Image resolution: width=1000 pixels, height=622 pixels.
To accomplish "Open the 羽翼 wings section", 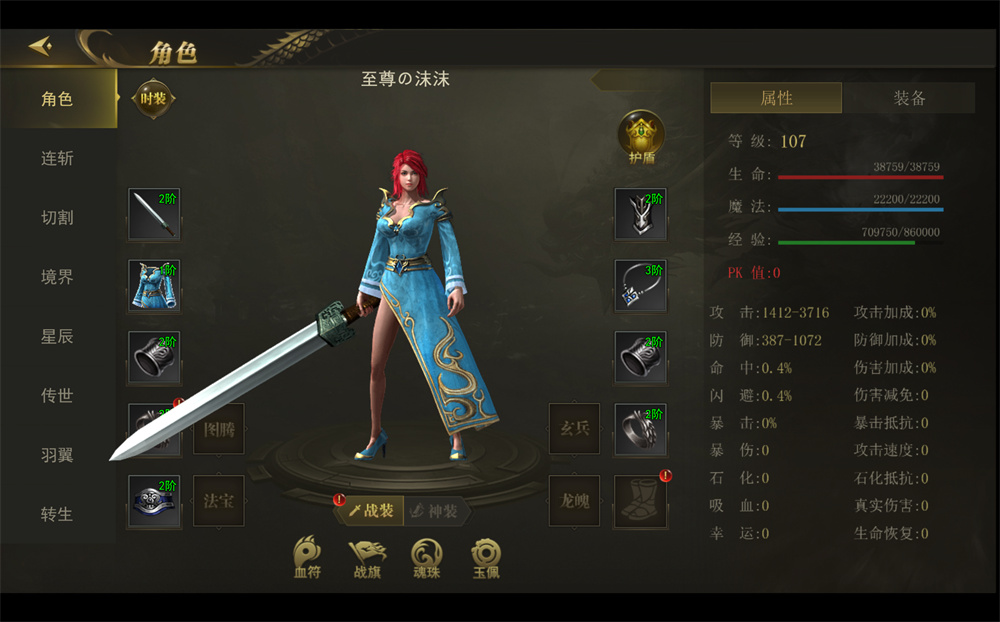I will (57, 455).
